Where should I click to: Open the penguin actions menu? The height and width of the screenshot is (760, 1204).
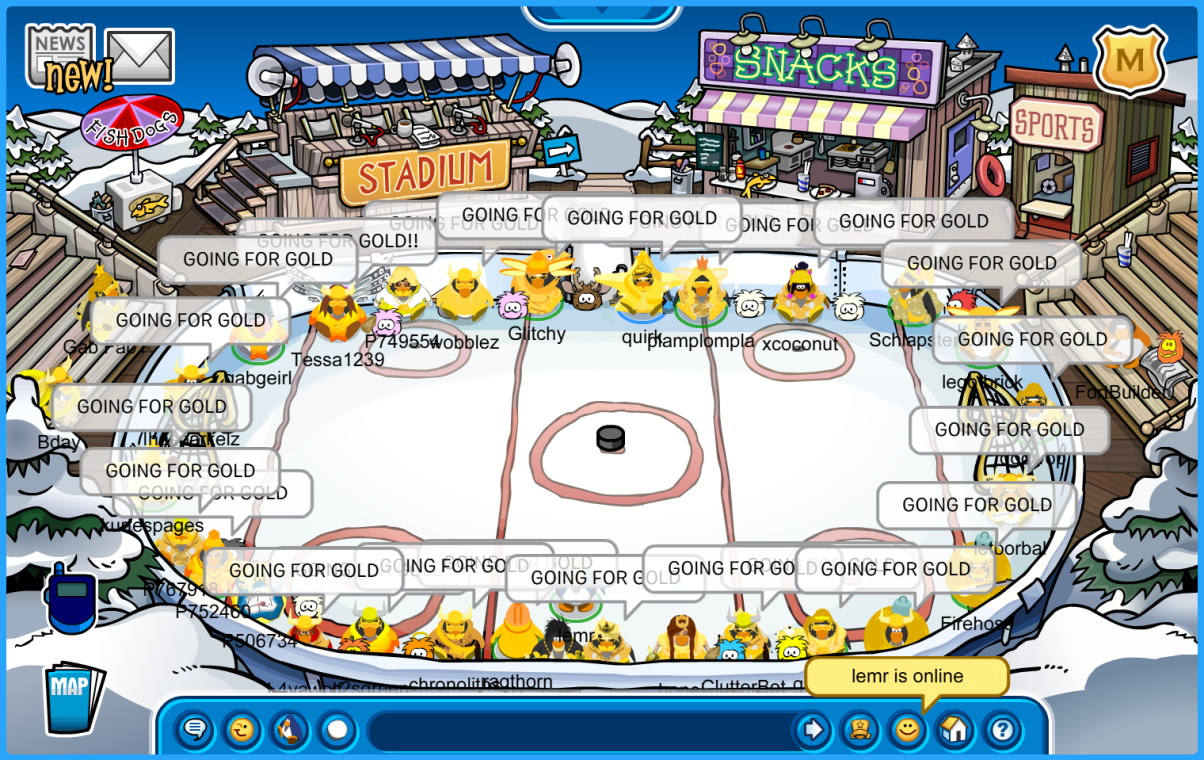tap(290, 730)
